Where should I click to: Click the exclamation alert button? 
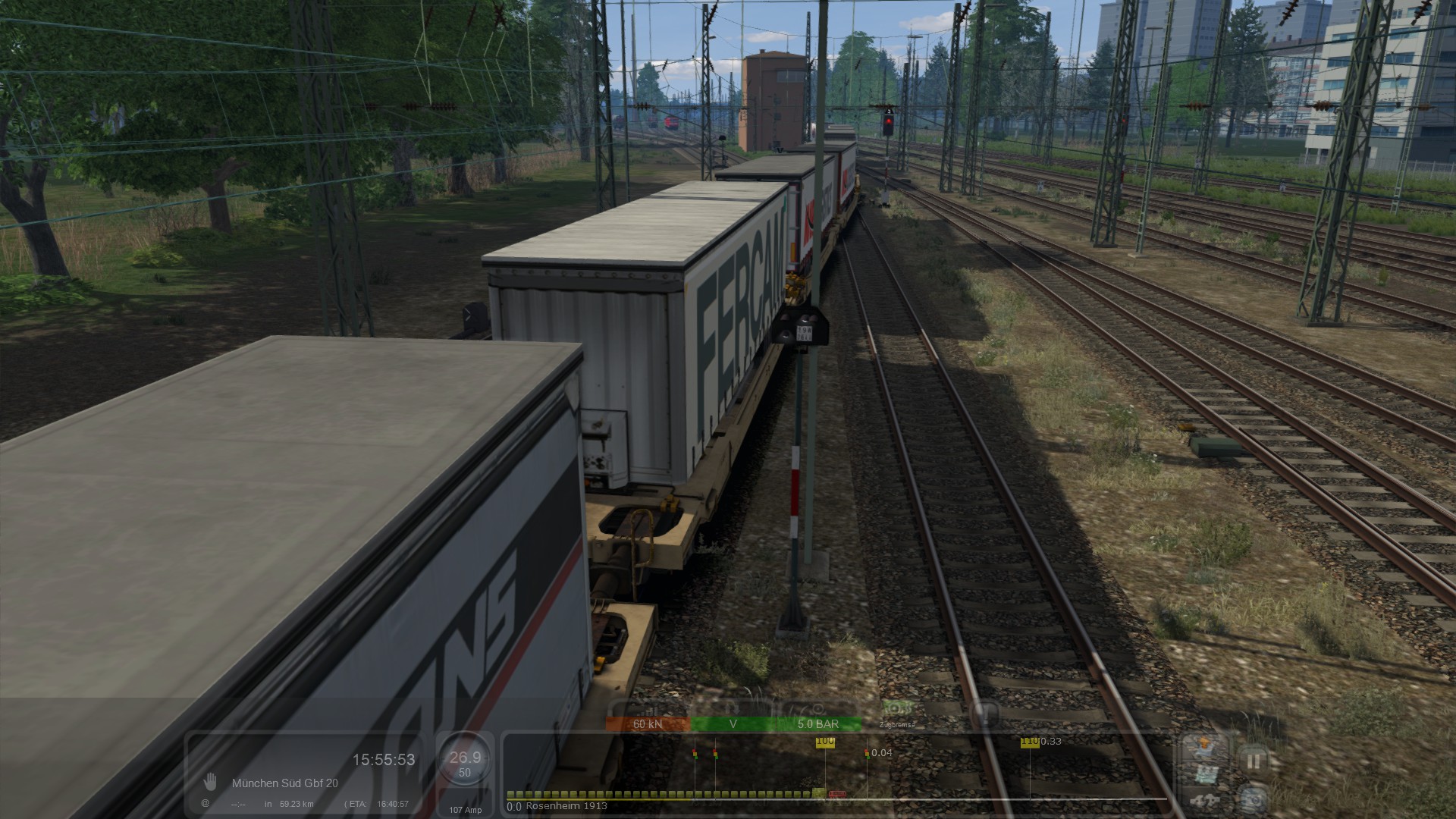984,713
